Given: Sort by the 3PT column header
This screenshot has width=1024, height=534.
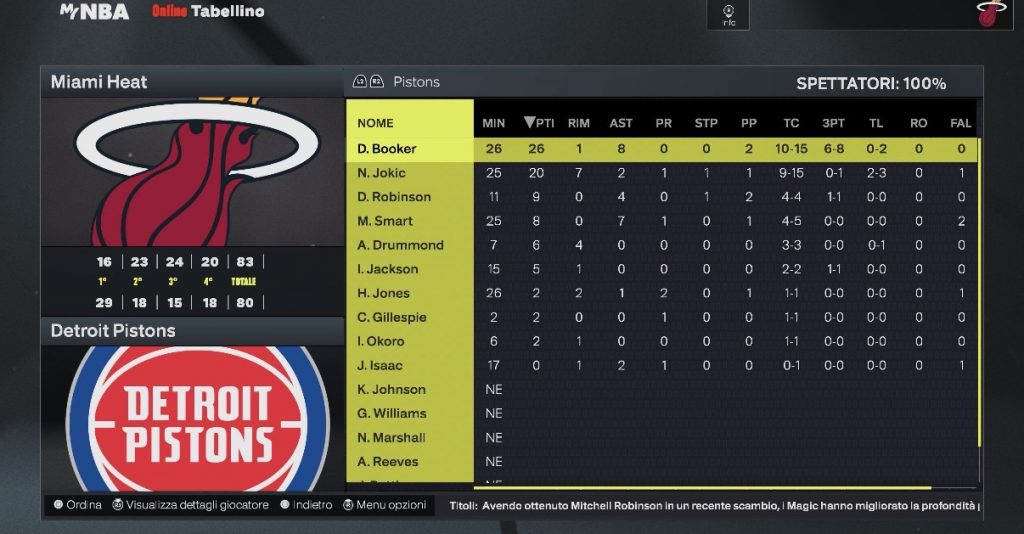Looking at the screenshot, I should pos(833,123).
